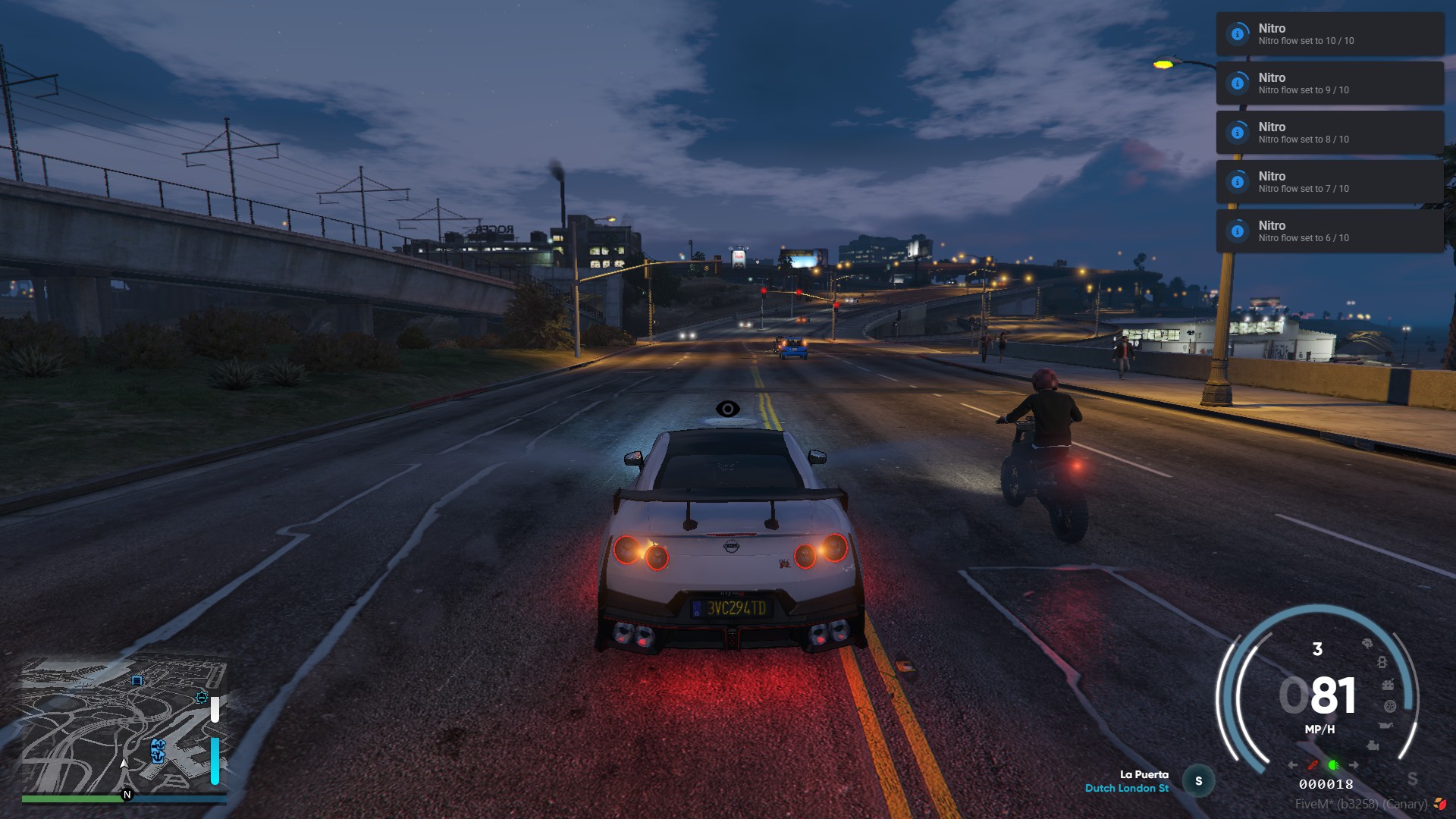Click the oil level icon in the gauge cluster
The width and height of the screenshot is (1456, 819).
pos(1385,725)
